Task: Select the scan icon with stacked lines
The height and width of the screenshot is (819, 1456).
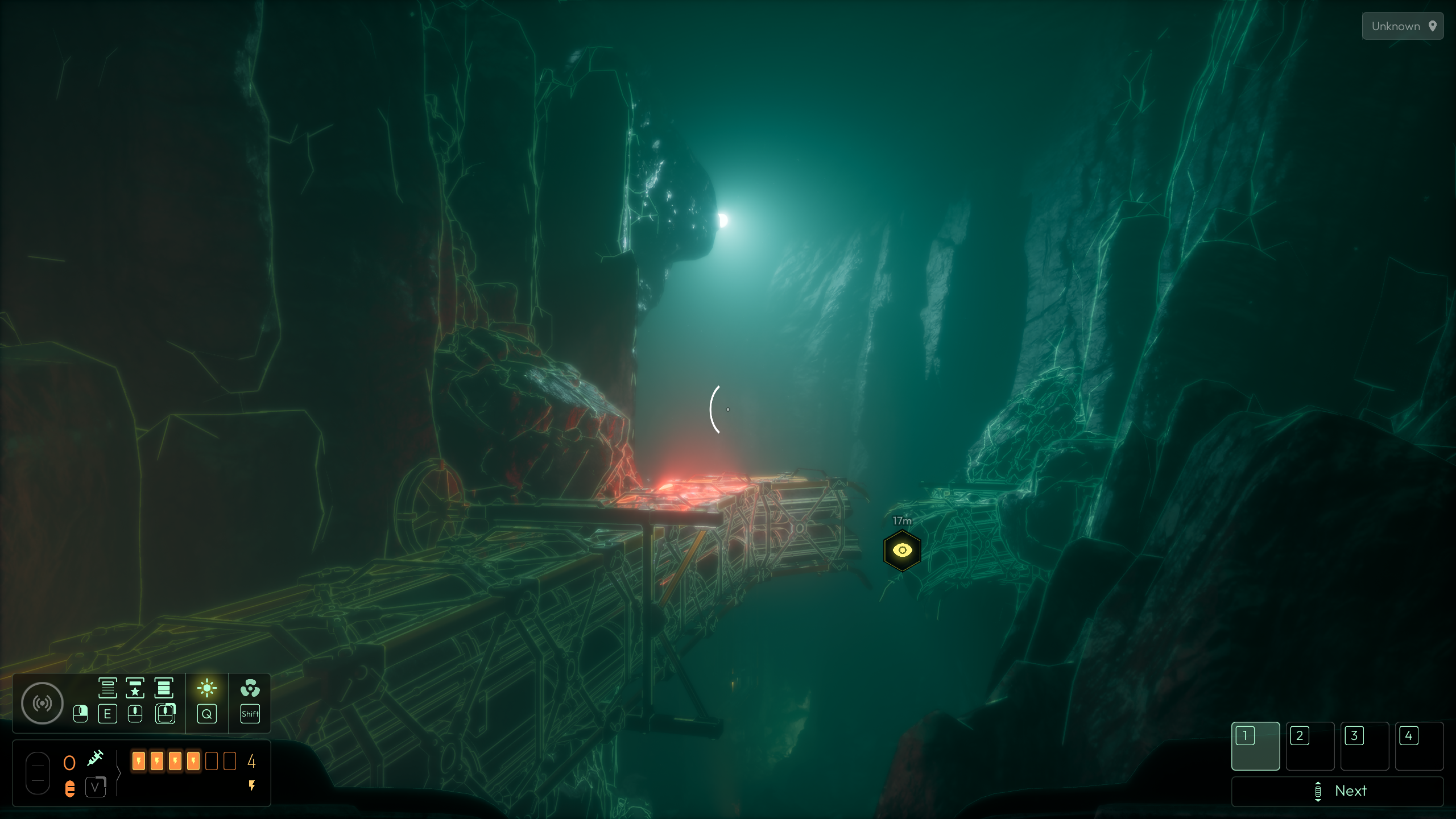Action: click(107, 688)
